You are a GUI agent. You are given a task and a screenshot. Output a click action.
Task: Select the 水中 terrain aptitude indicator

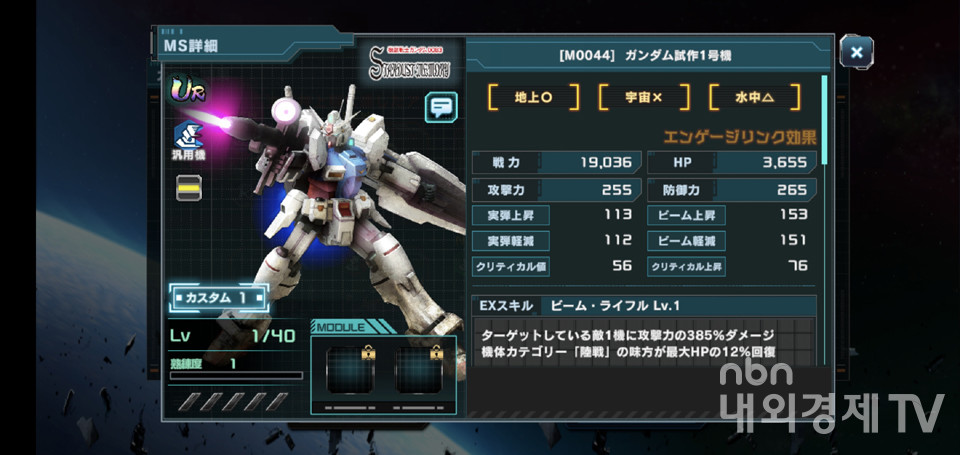(754, 97)
